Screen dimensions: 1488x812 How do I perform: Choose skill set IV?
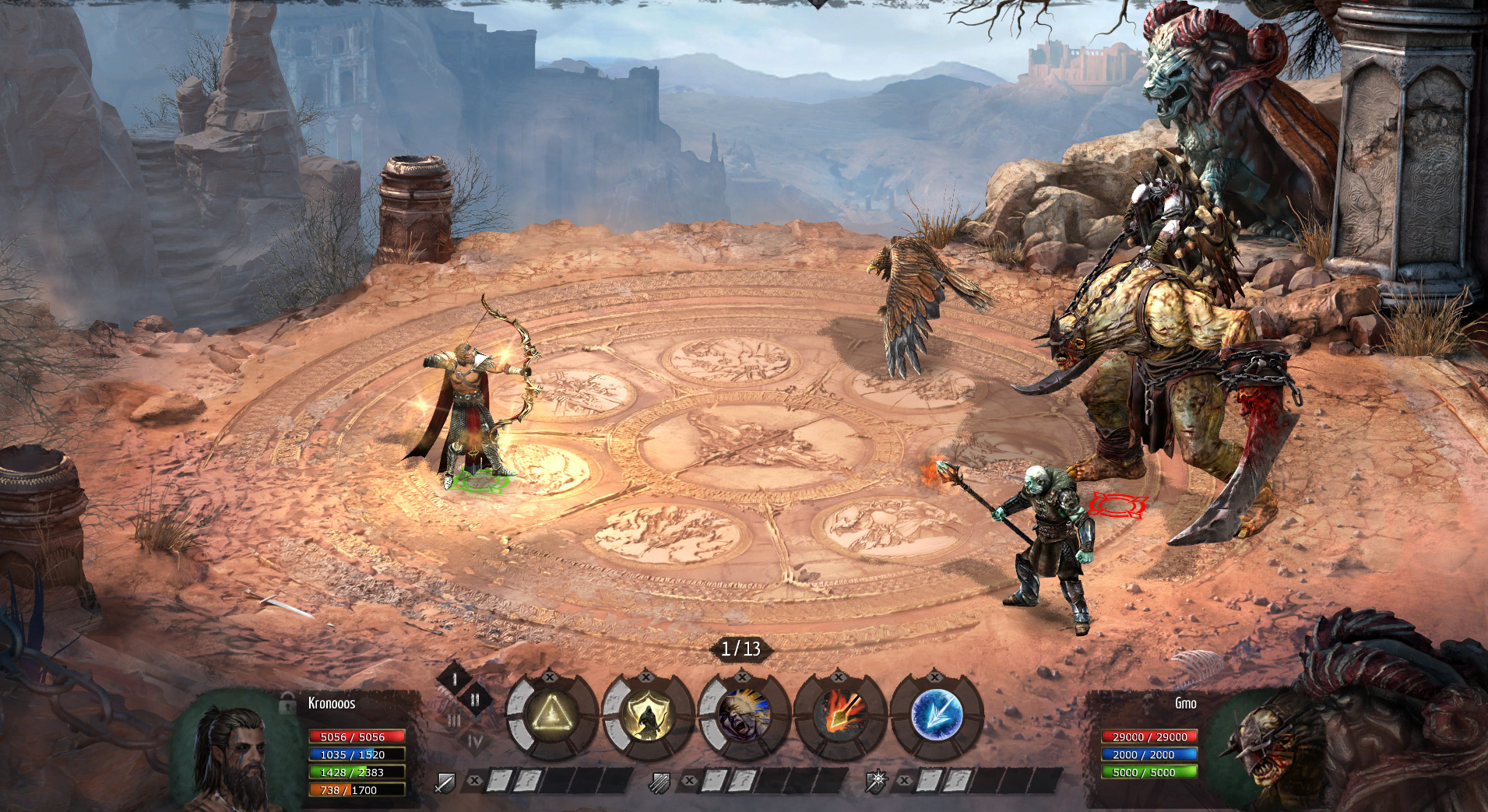click(x=474, y=742)
